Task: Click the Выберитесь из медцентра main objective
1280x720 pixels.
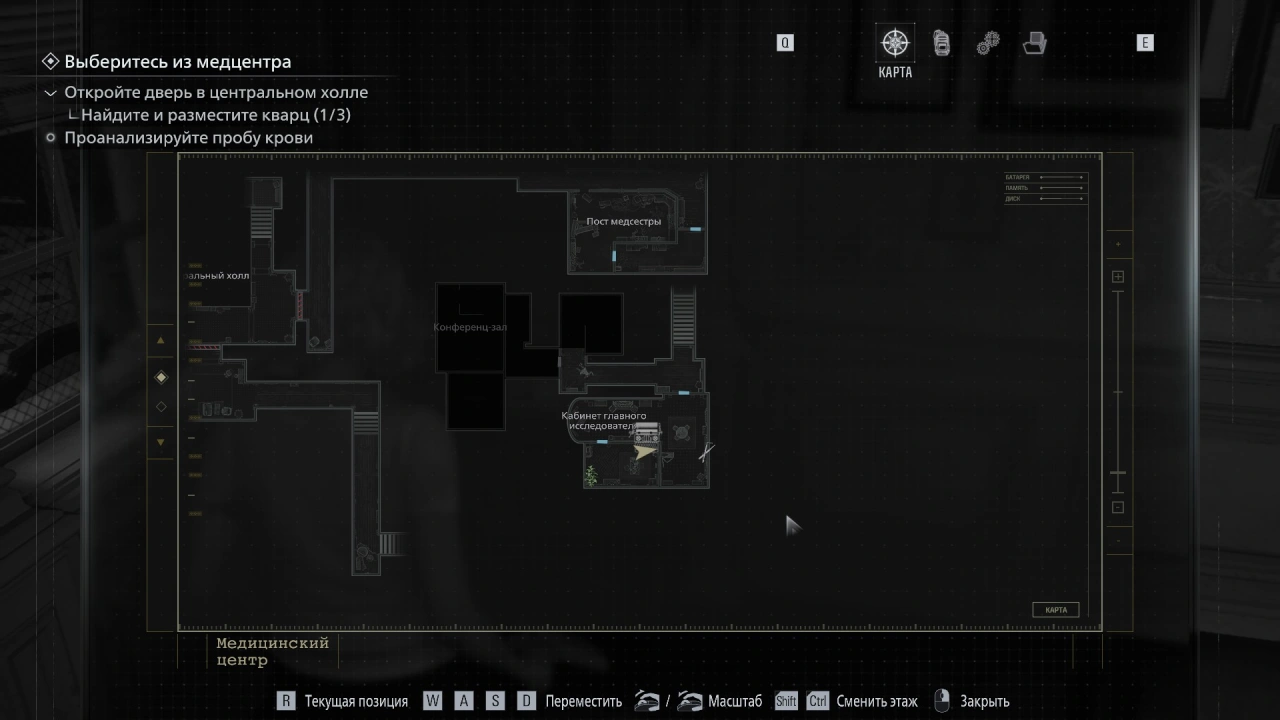Action: click(x=177, y=62)
